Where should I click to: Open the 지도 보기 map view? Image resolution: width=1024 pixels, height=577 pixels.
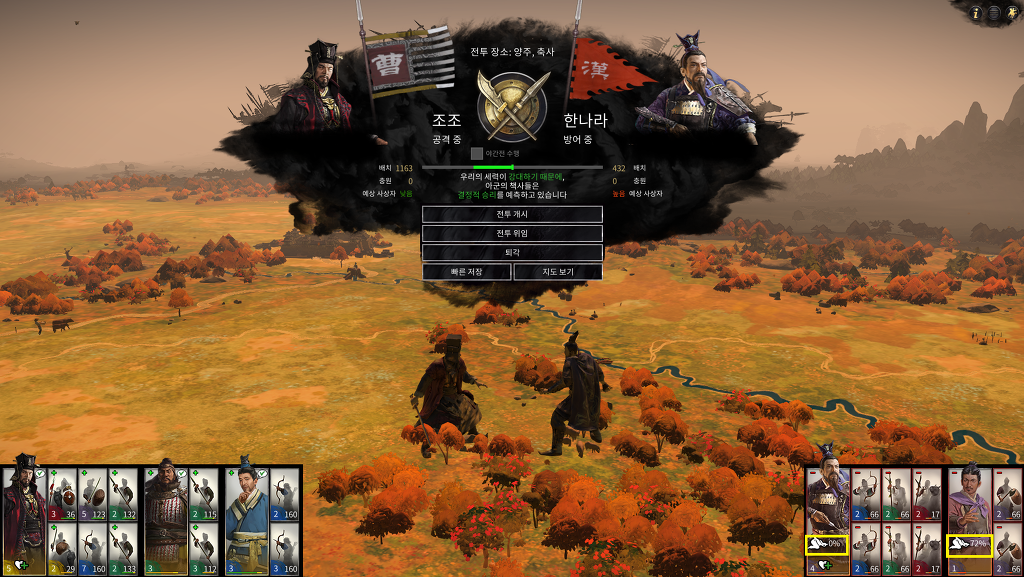coord(558,272)
